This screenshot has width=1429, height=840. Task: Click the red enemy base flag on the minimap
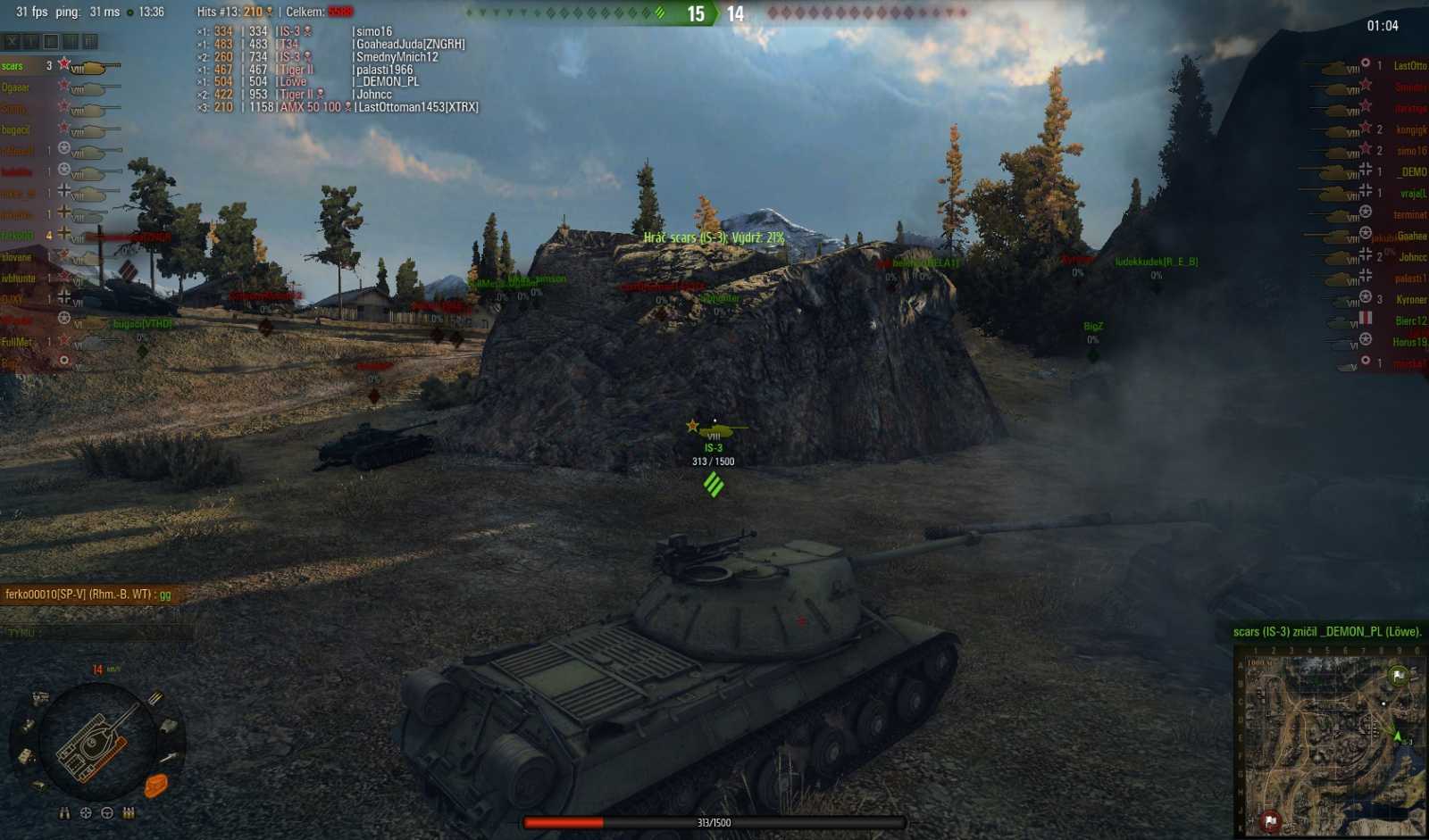(x=1270, y=821)
